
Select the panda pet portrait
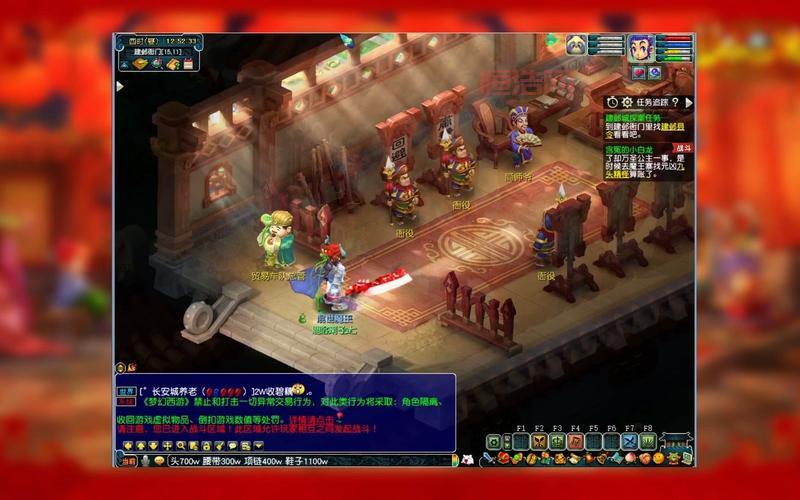(577, 45)
